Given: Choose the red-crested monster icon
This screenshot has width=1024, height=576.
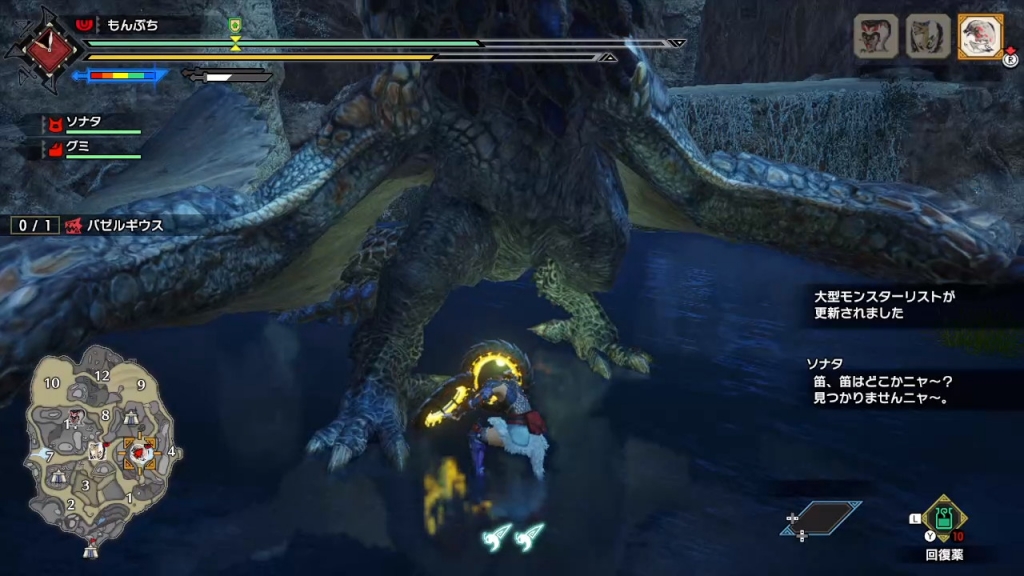Looking at the screenshot, I should (875, 37).
